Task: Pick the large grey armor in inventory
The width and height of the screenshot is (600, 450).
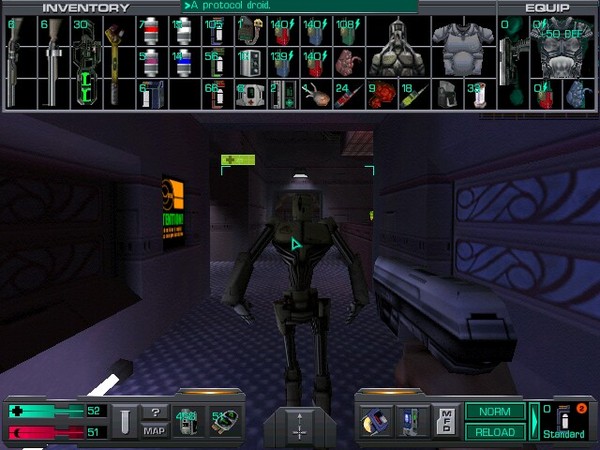Action: click(x=456, y=48)
